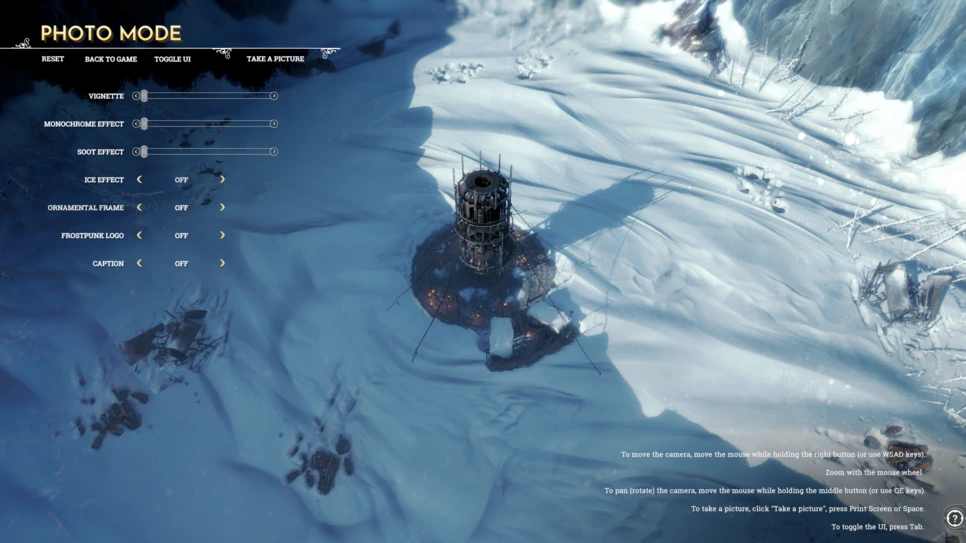
Task: Decrease Monochrome Effect with left arrow
Action: (136, 124)
